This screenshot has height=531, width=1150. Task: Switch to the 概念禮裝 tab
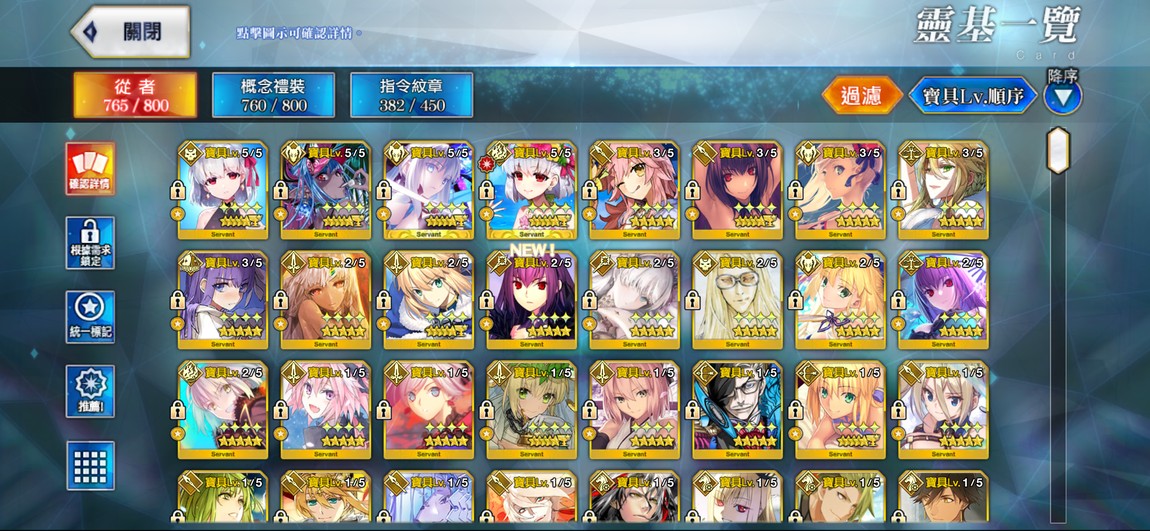[x=273, y=95]
